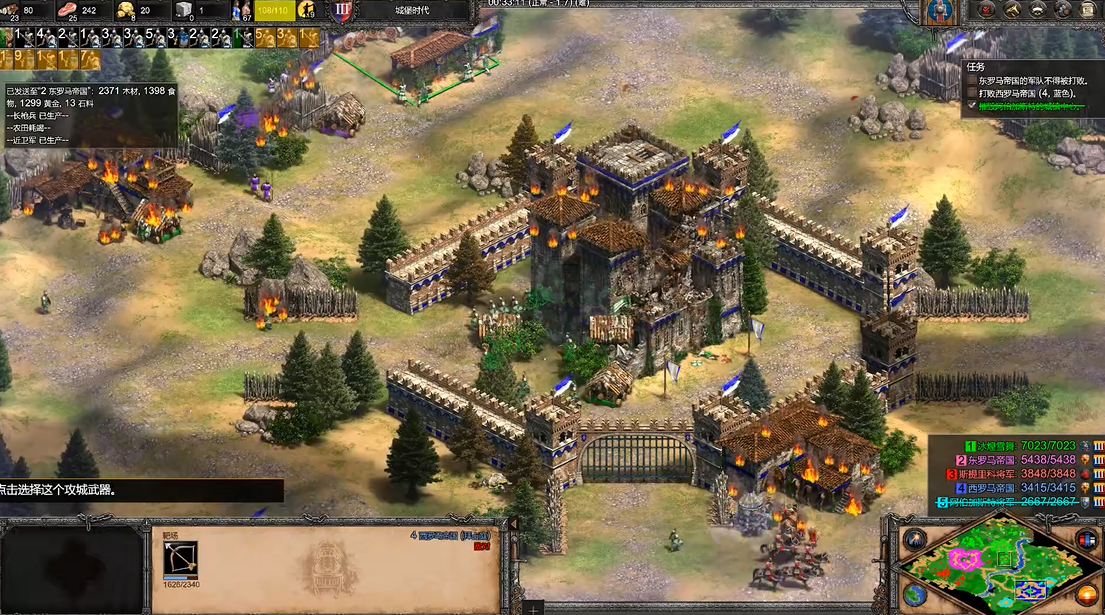1105x615 pixels.
Task: Click the civilization emblem shield icon
Action: (x=937, y=12)
